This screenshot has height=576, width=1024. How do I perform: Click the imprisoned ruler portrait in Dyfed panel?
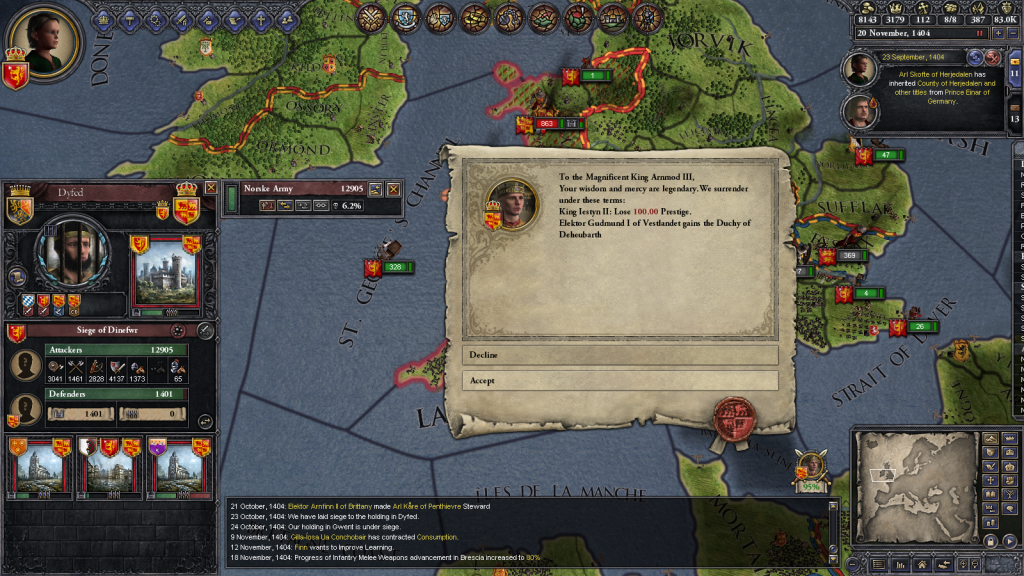pos(71,258)
